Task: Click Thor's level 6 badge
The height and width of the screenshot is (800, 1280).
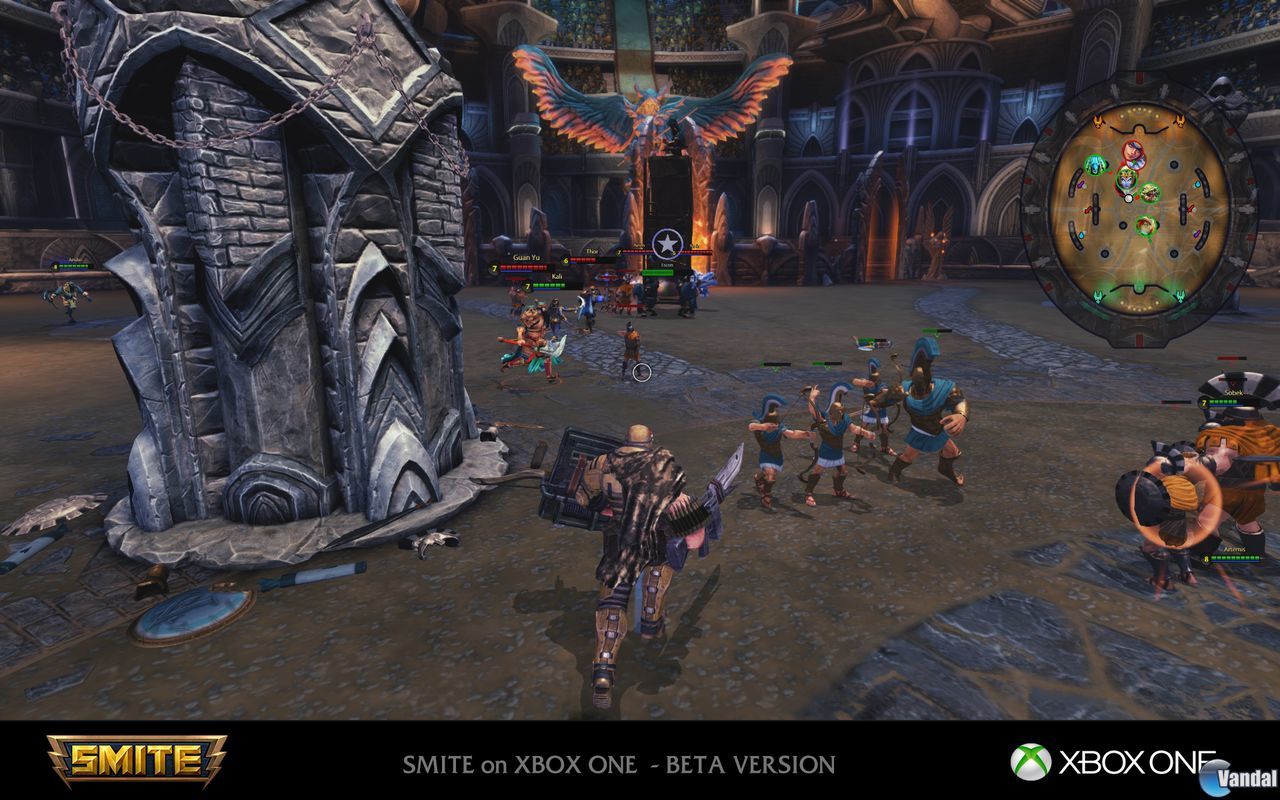Action: 565,261
